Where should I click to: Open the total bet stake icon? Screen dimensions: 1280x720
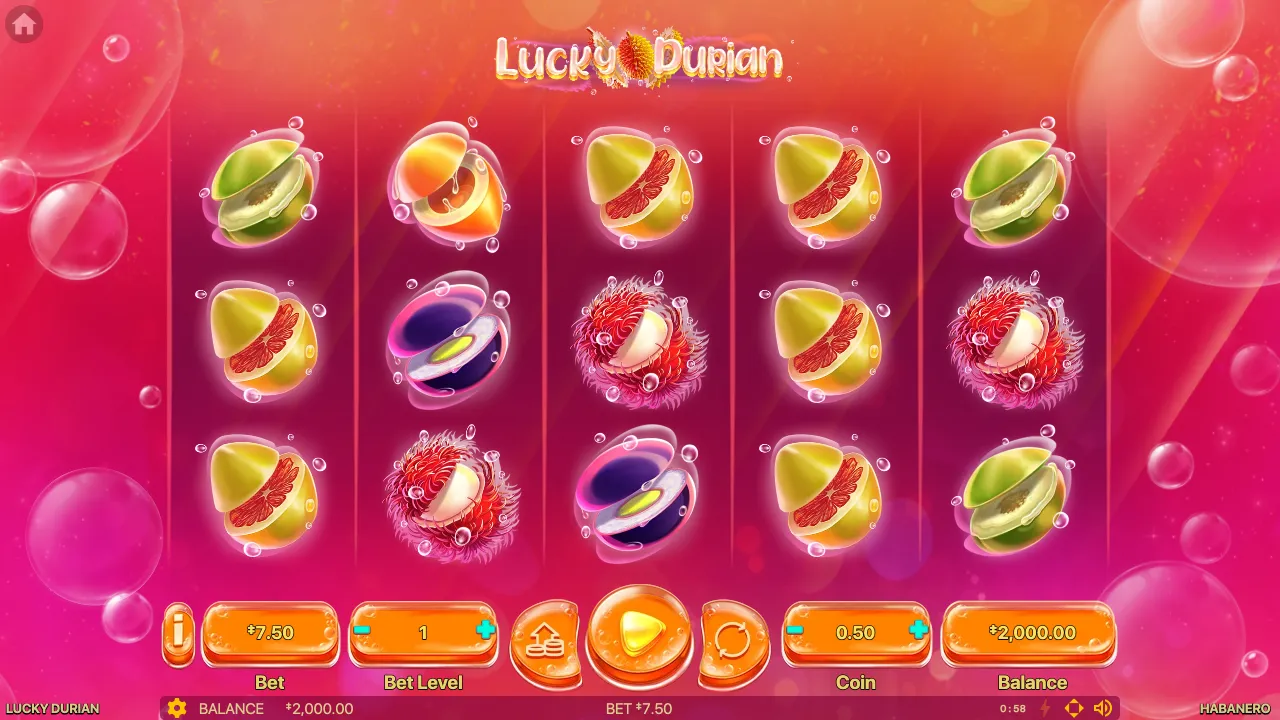click(543, 640)
